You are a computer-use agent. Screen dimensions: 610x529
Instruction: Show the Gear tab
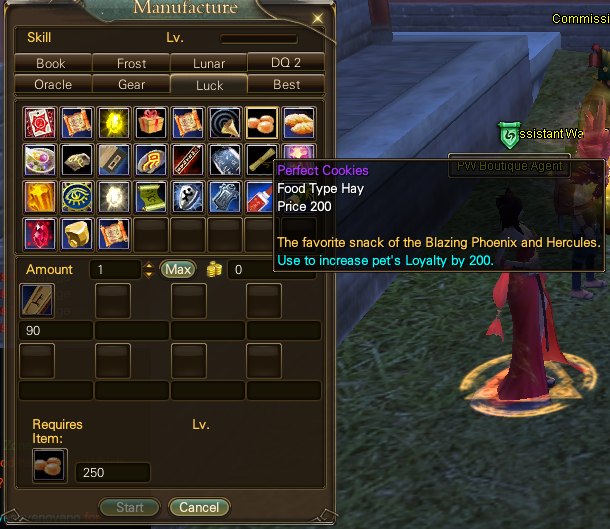(131, 85)
